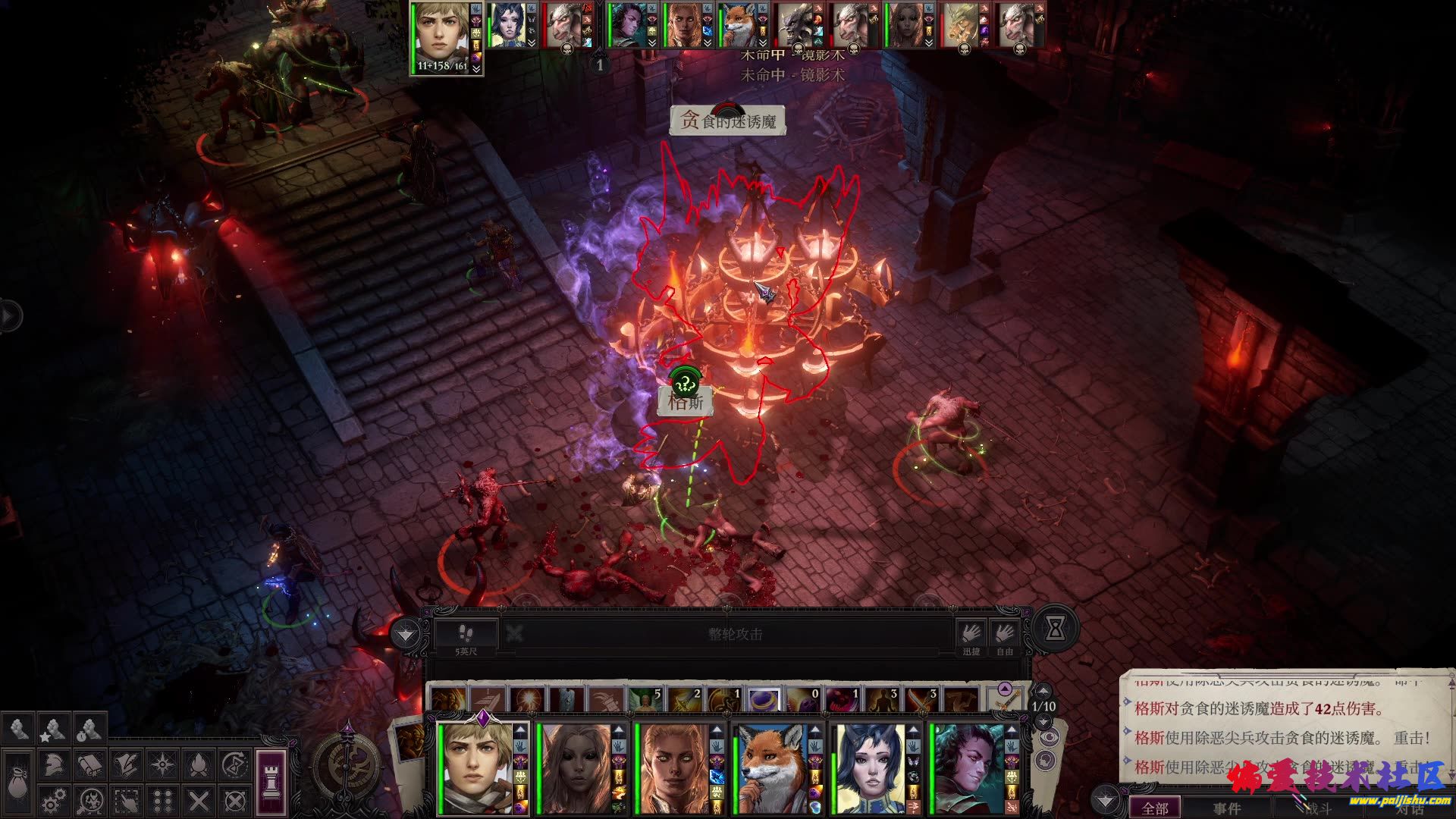Switch combat log to 事件 tab
Image resolution: width=1456 pixels, height=819 pixels.
(x=1226, y=808)
